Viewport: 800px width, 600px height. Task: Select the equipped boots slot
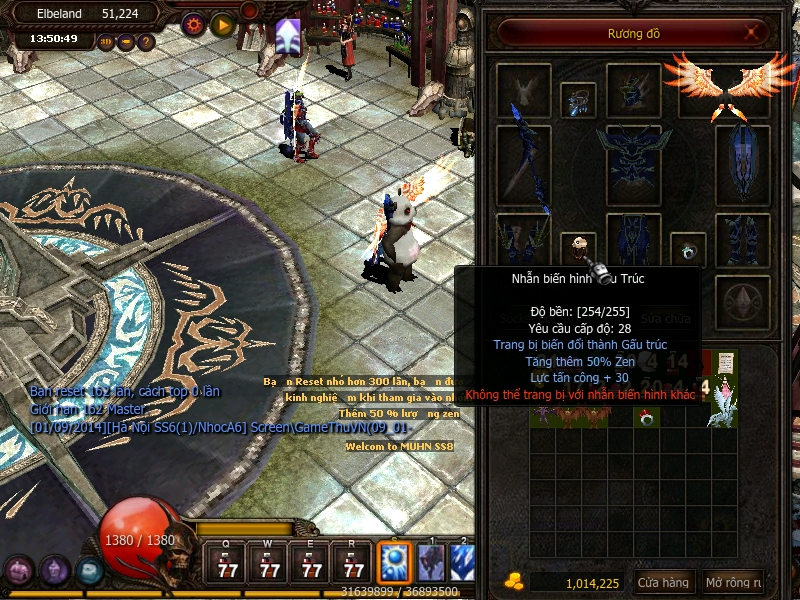click(742, 240)
